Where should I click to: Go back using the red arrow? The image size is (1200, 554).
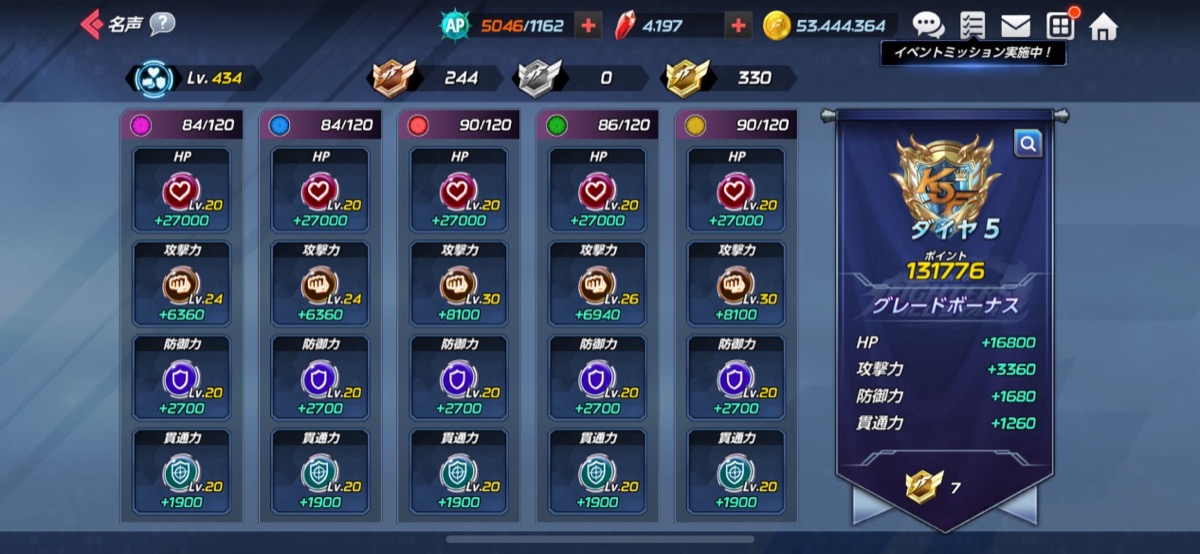(91, 24)
